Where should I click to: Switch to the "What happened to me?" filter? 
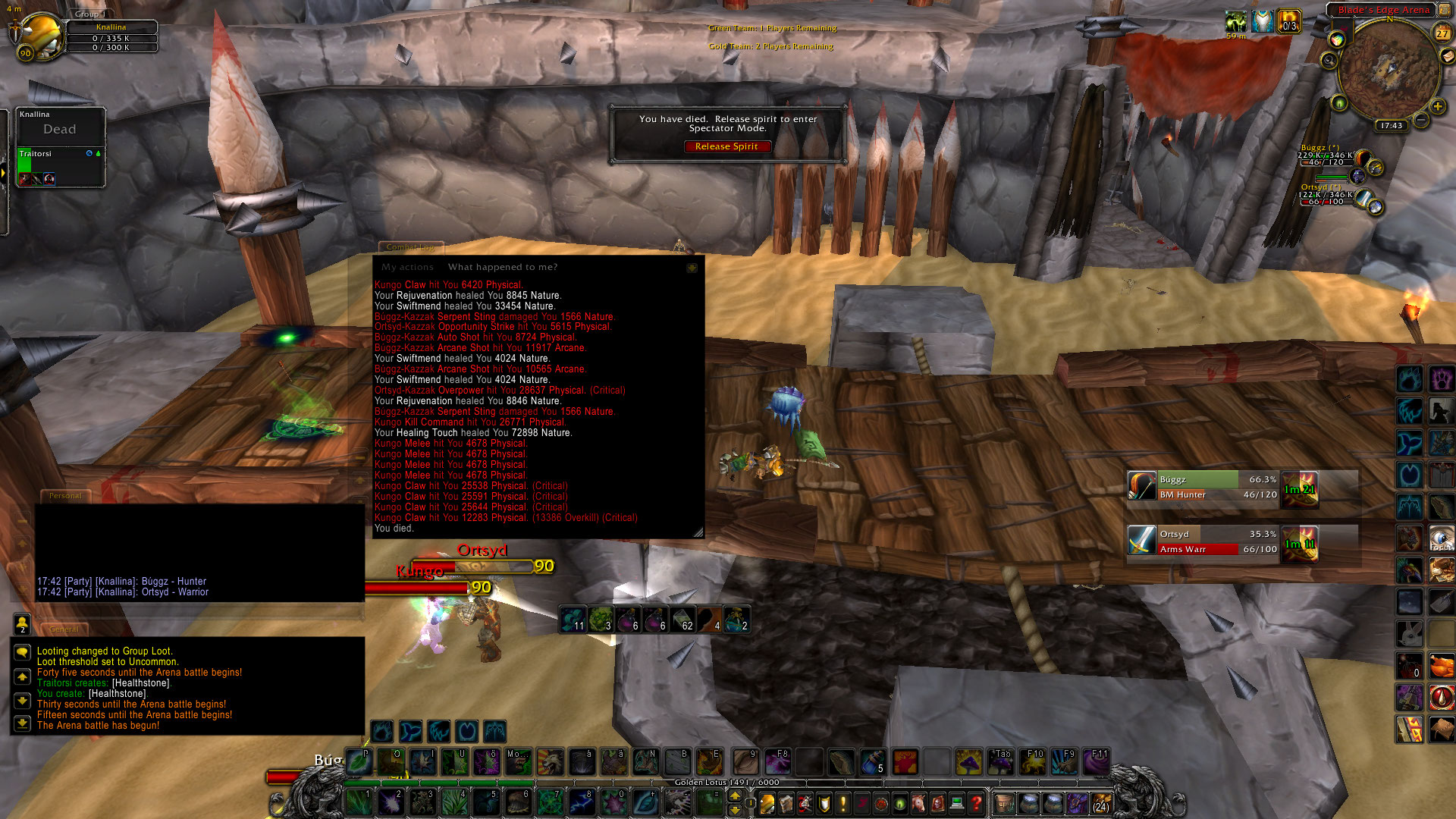pyautogui.click(x=502, y=267)
